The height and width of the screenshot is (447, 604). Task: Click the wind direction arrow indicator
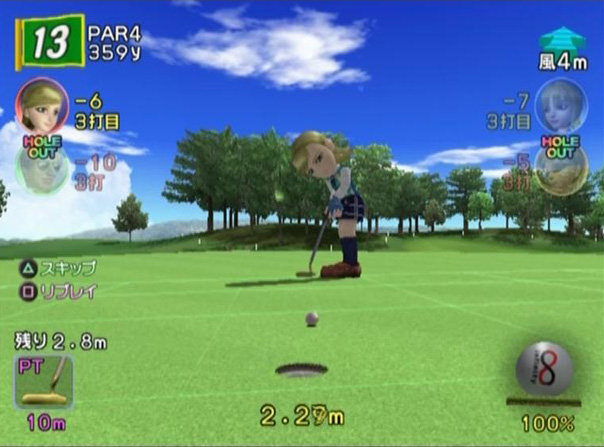(x=562, y=40)
